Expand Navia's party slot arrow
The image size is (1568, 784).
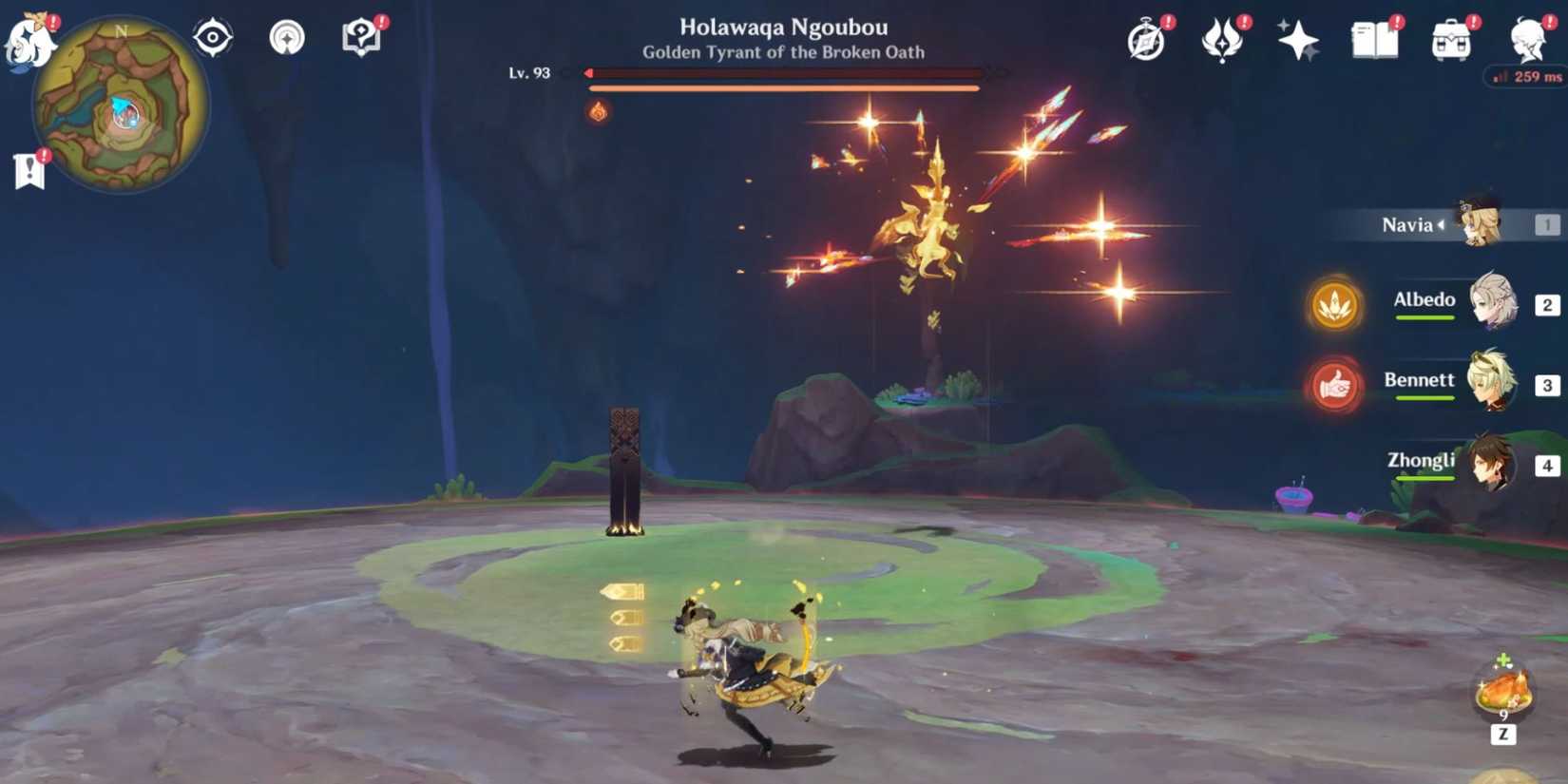[x=1442, y=225]
